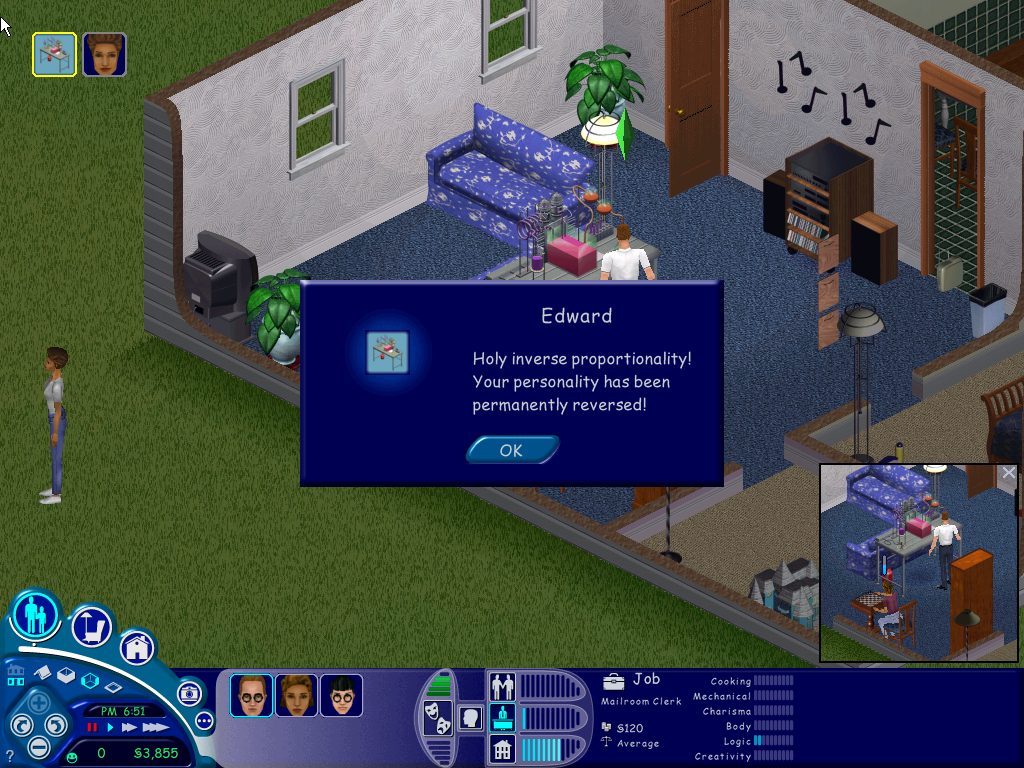Click the chemistry set queued action icon
1024x768 pixels.
pyautogui.click(x=54, y=54)
